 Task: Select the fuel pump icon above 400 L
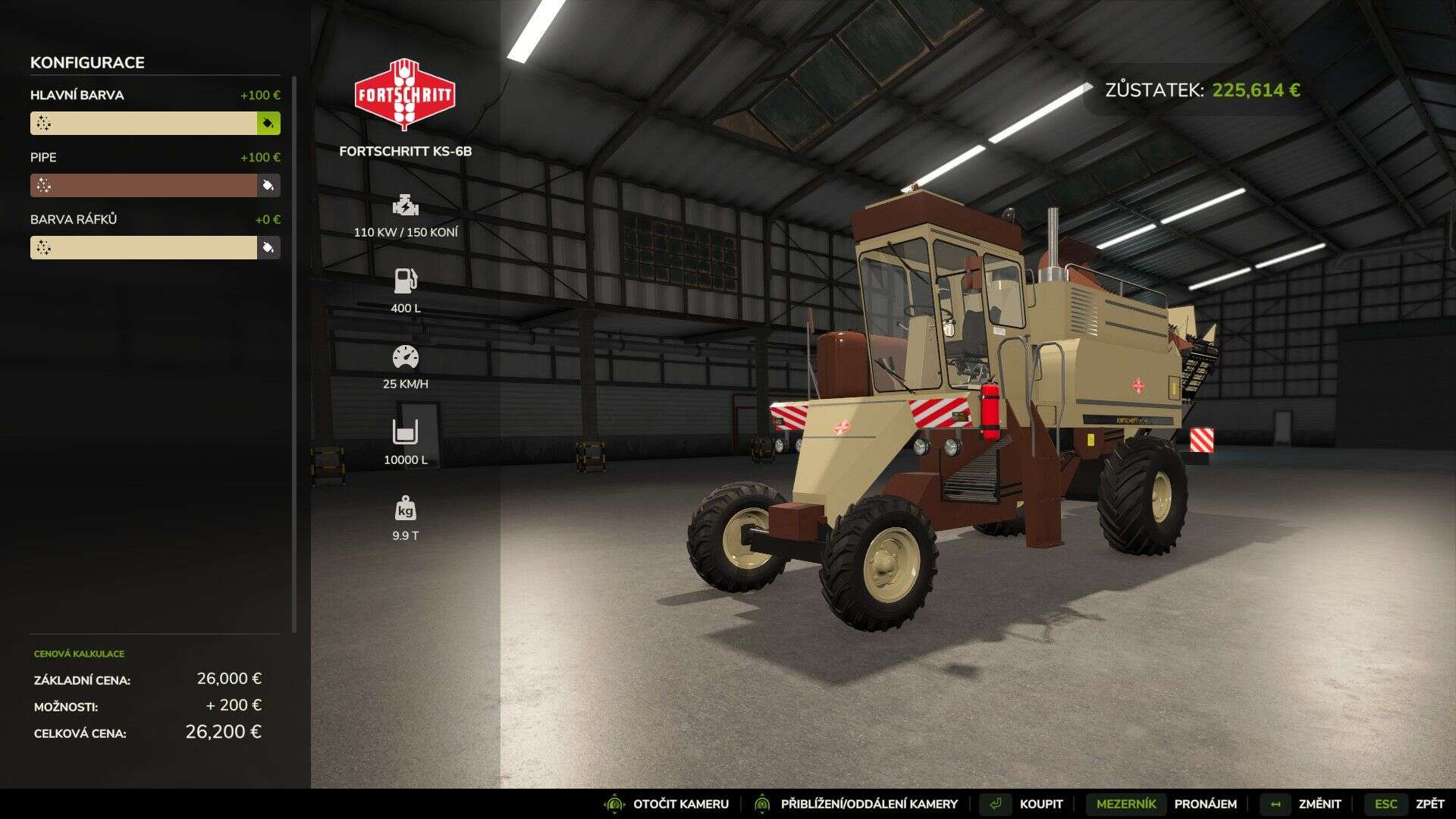pos(406,281)
